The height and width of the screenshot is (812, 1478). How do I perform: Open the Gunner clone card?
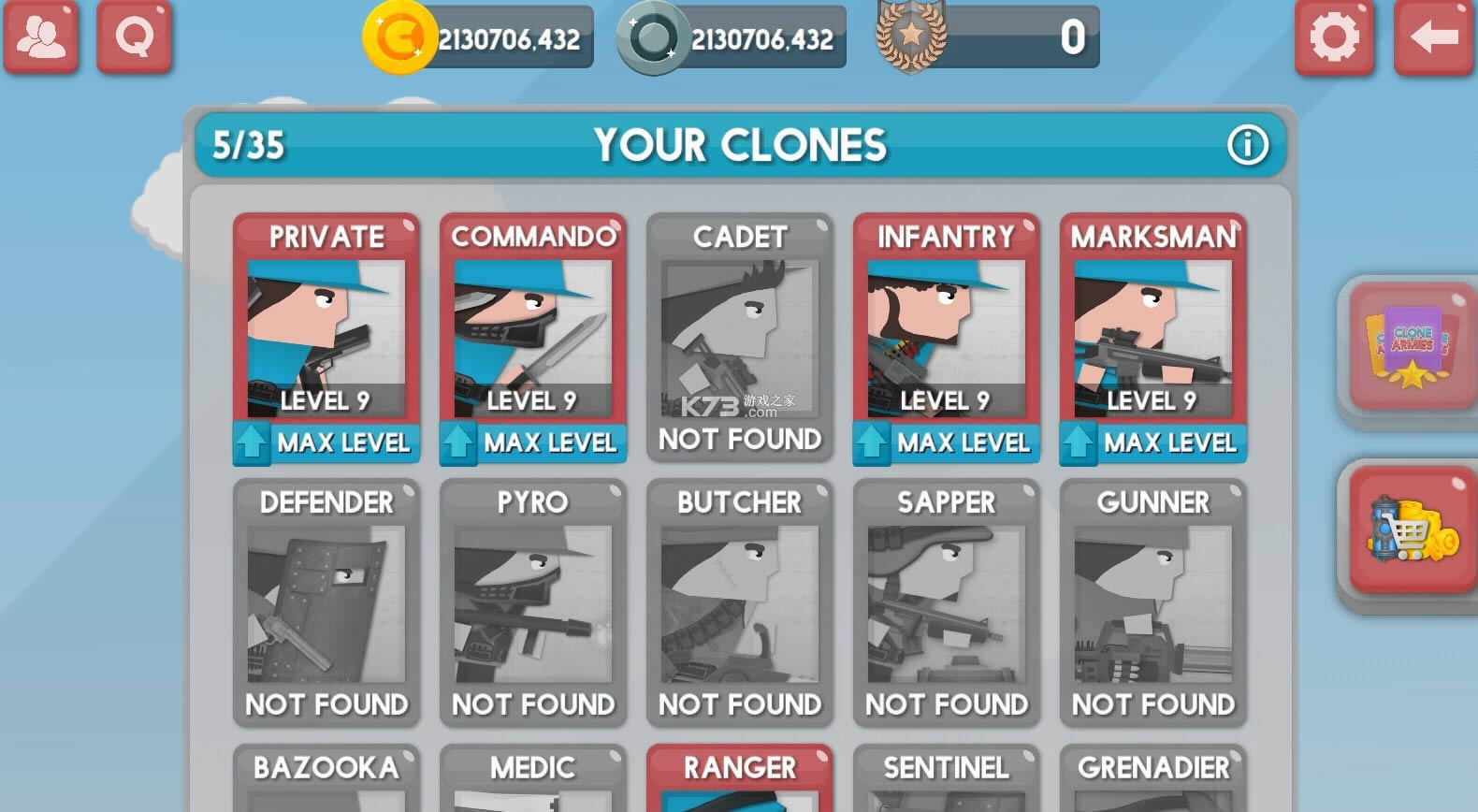pyautogui.click(x=1152, y=603)
